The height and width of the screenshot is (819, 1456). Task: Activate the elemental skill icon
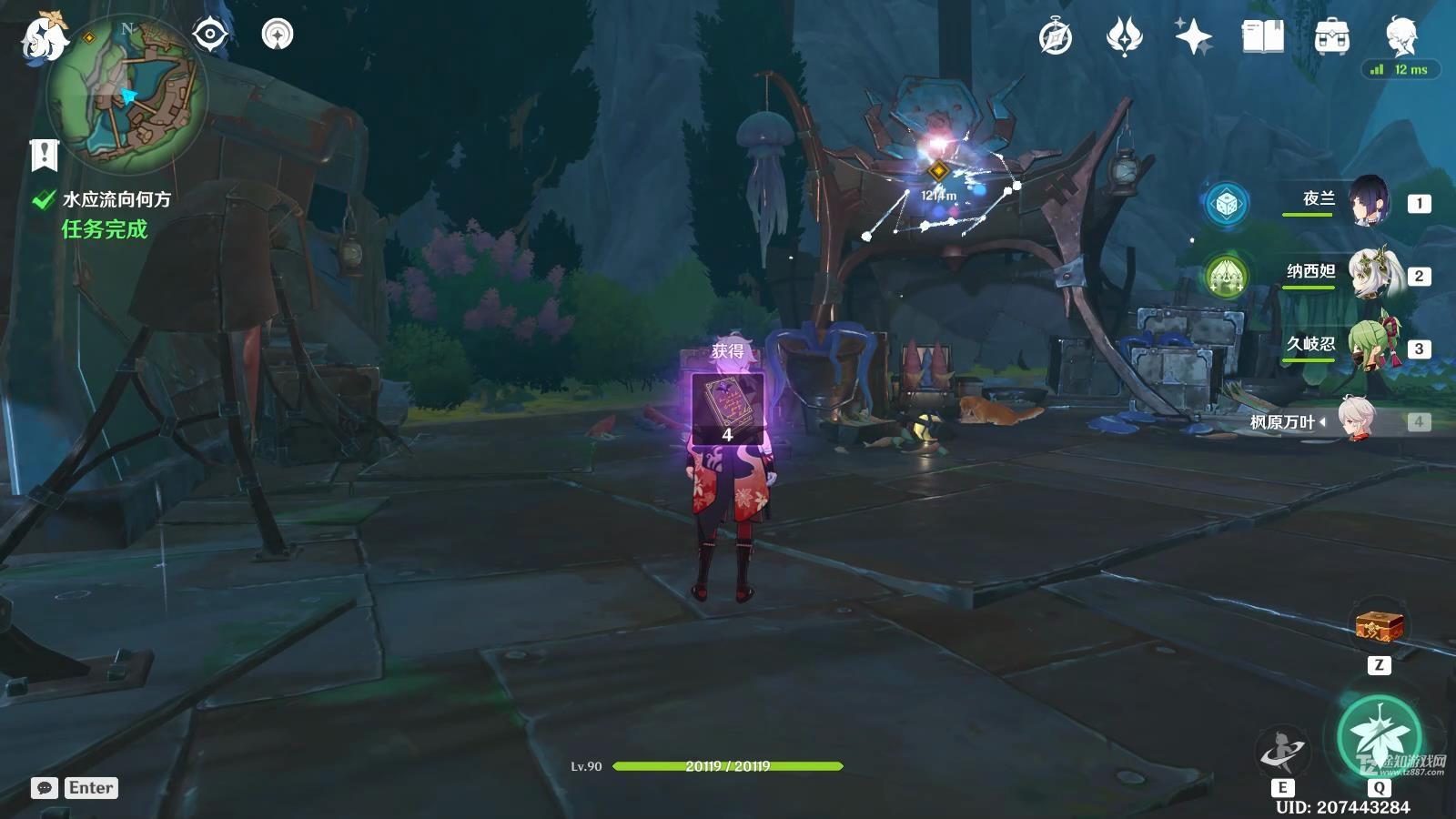[1282, 752]
